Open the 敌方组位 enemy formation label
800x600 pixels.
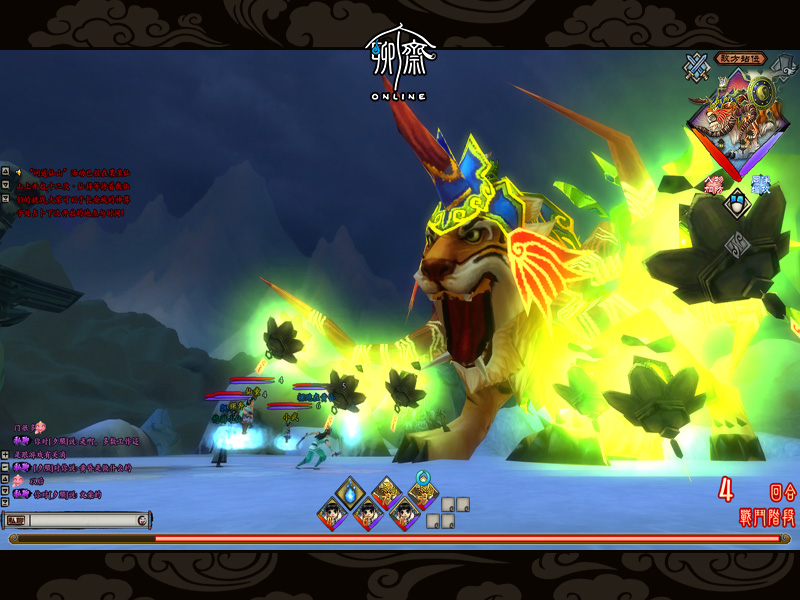741,58
